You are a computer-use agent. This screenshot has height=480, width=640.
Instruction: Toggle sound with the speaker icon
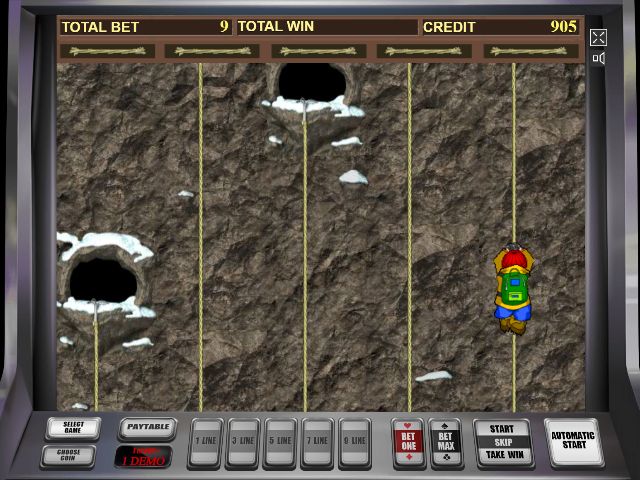click(598, 59)
